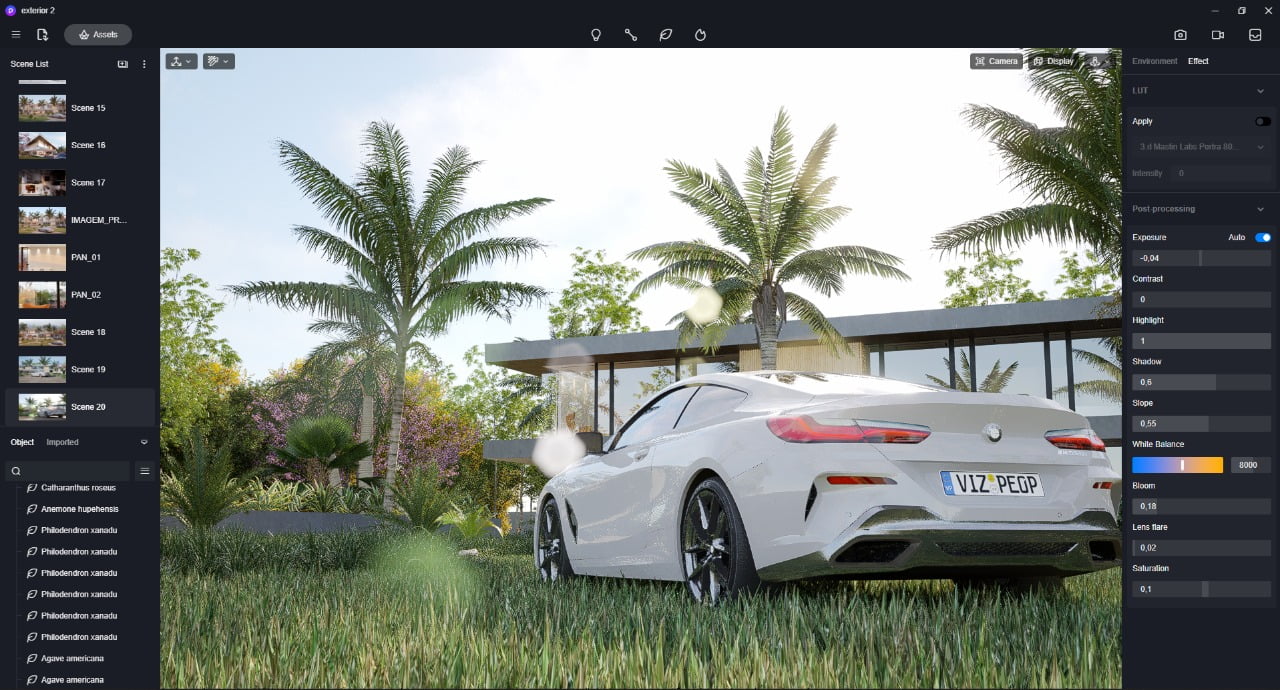
Task: Select the Scene 15 thumbnail
Action: point(42,108)
